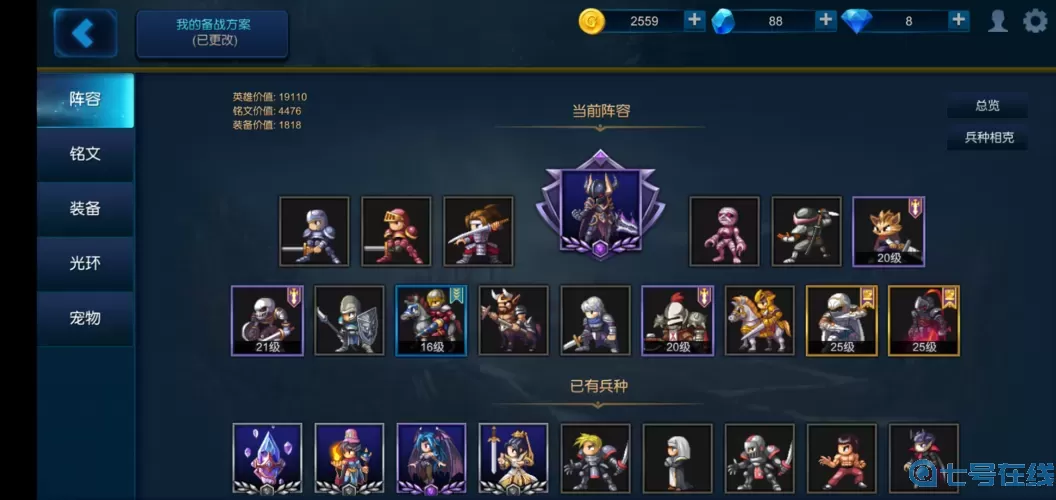1056x500 pixels.
Task: Select the dark knight commander emblem
Action: [x=599, y=205]
